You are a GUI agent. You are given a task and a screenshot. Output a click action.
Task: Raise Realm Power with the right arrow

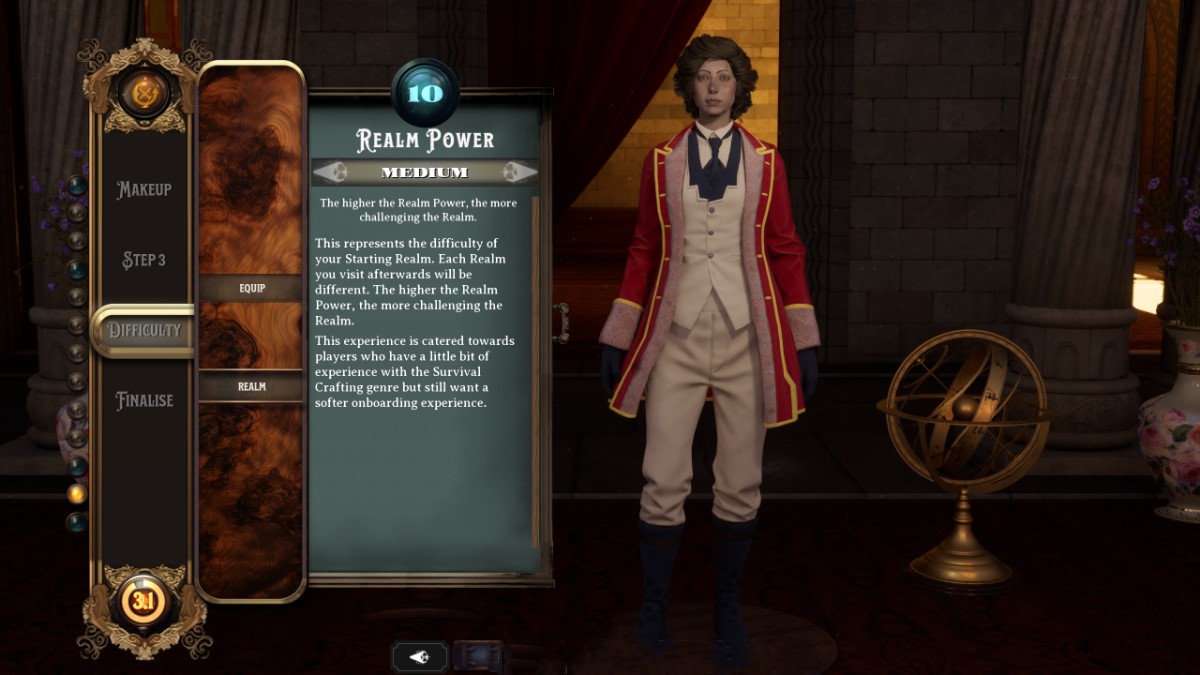pos(517,172)
